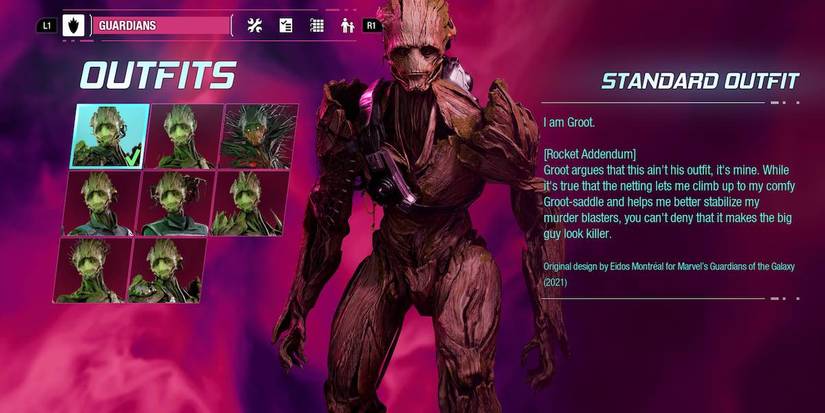
Task: Select the equipped standard Groot outfit thumbnail
Action: point(110,136)
